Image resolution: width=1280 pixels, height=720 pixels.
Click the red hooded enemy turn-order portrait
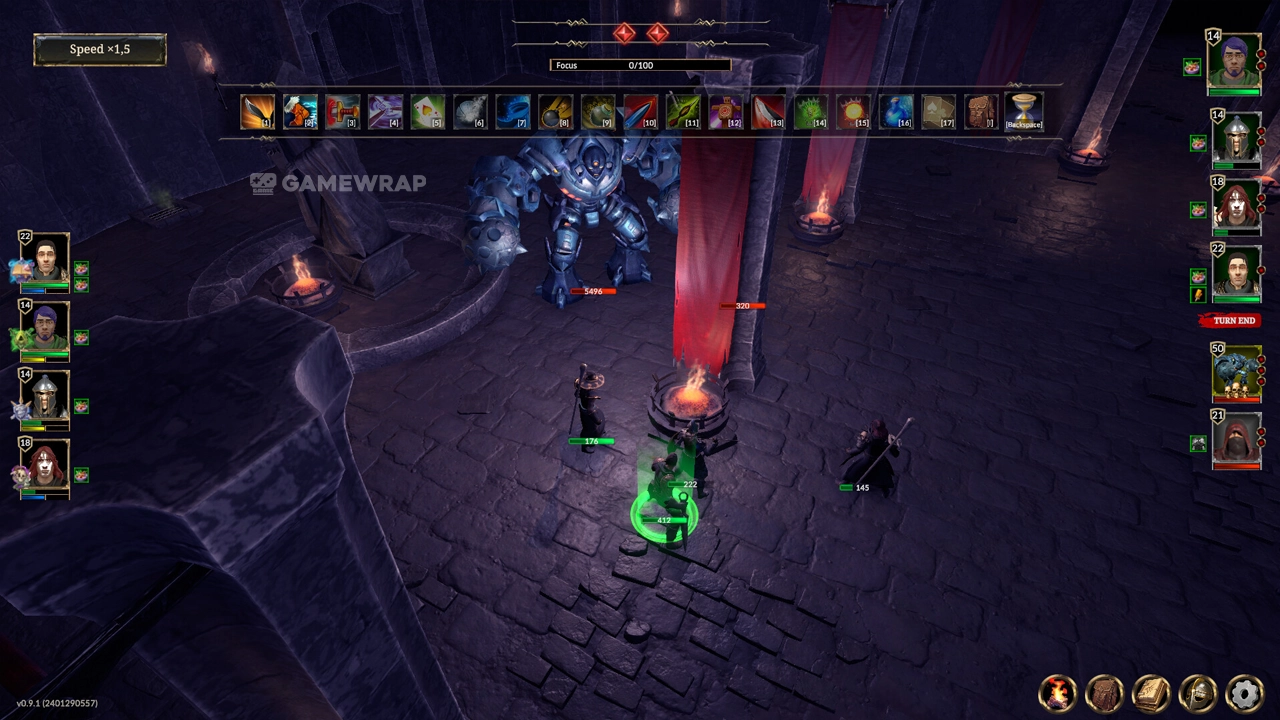click(x=1236, y=439)
